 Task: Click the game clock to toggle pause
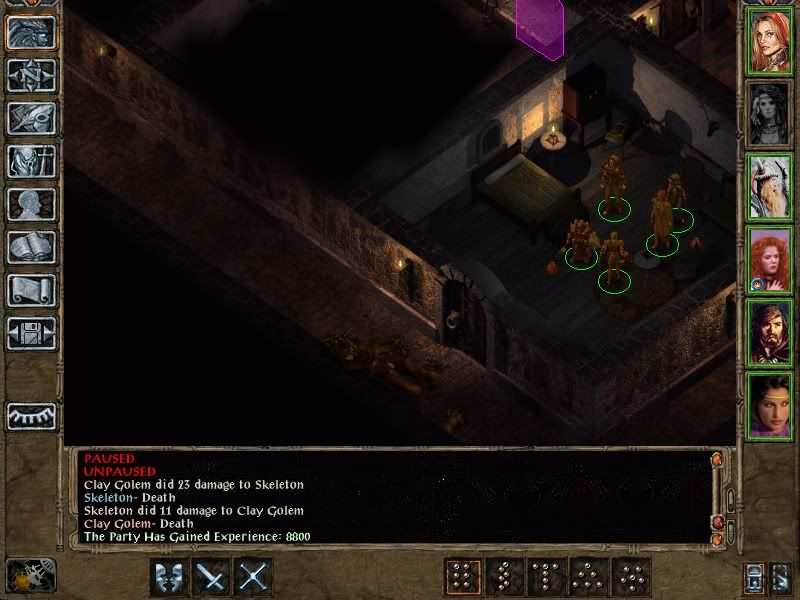[31, 574]
